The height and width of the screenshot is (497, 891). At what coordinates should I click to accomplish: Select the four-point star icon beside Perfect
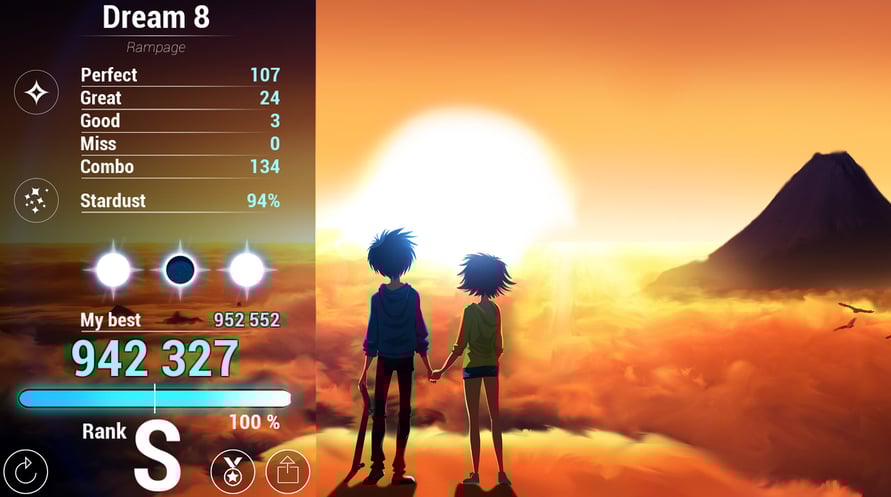click(36, 93)
